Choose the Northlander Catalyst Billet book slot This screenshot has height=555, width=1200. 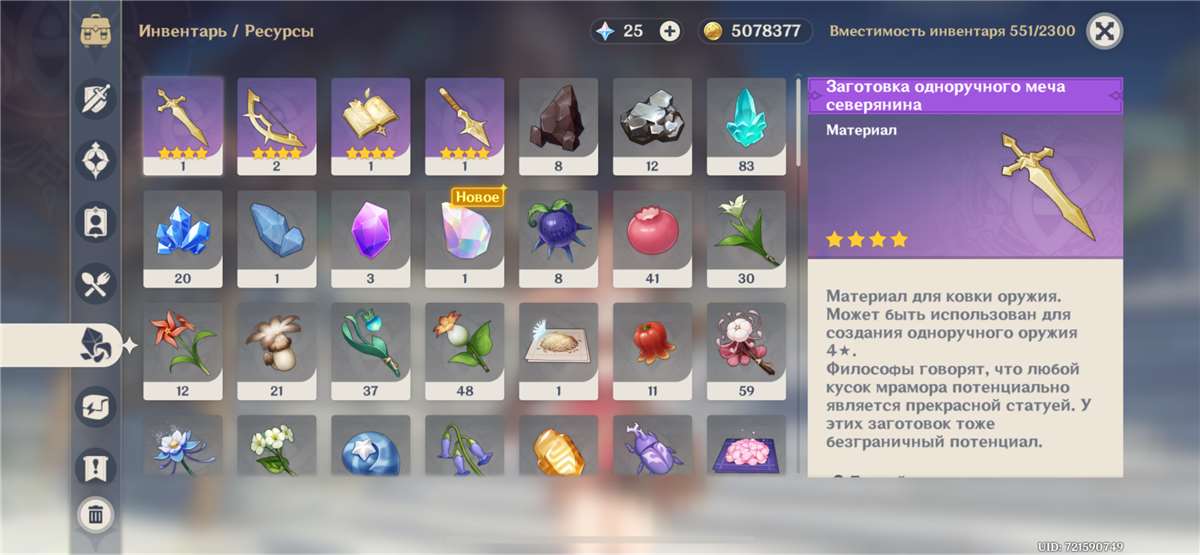tap(371, 125)
